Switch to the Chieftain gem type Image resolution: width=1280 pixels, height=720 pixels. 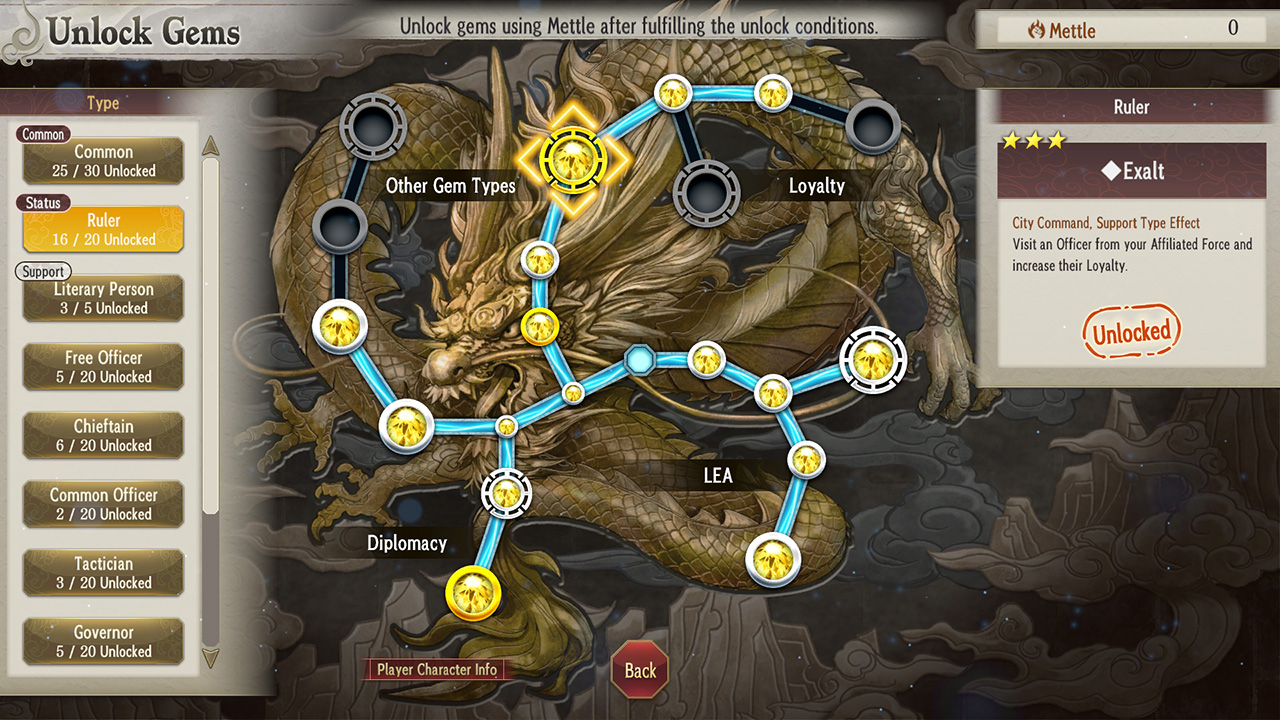(103, 436)
